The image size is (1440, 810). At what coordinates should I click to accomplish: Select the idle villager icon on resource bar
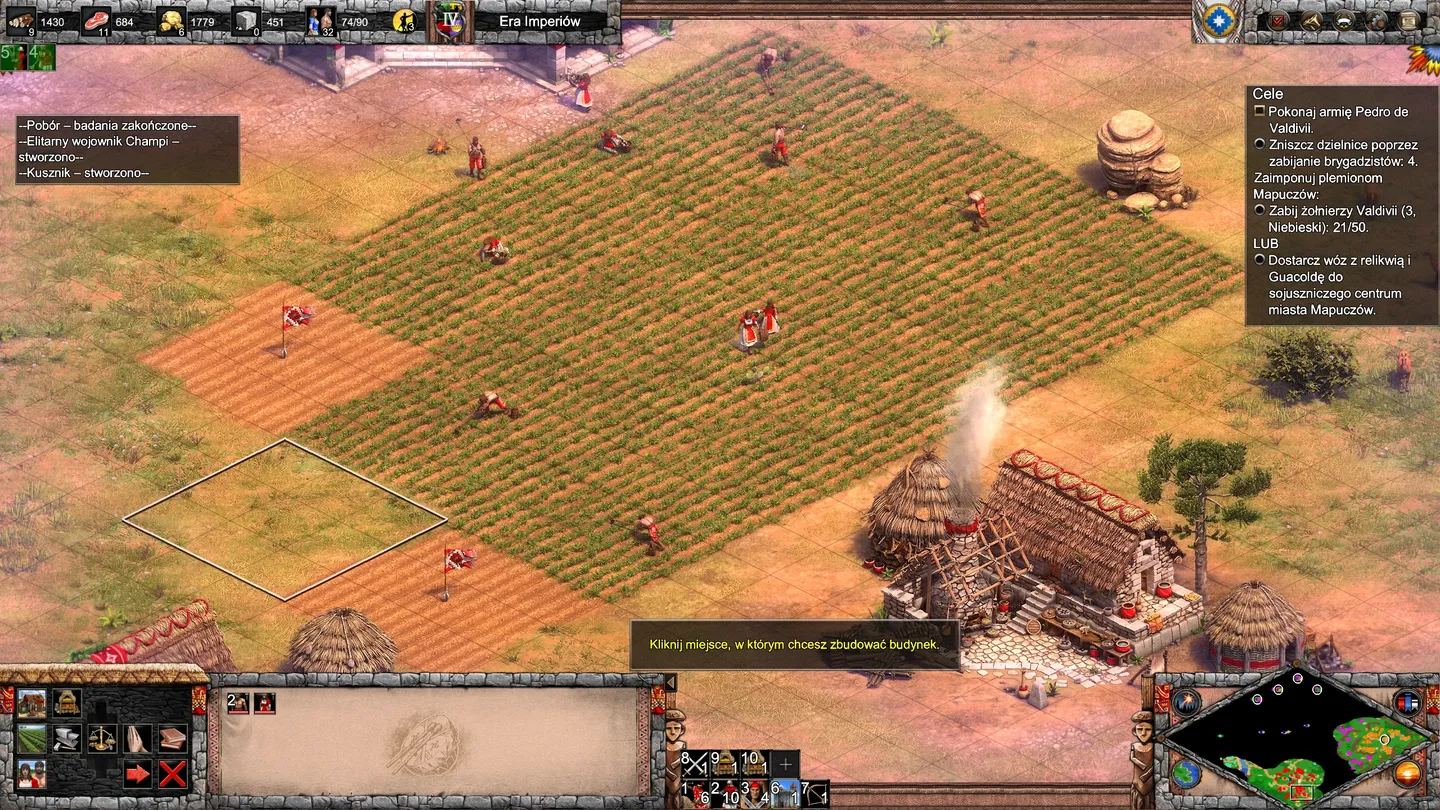point(402,19)
